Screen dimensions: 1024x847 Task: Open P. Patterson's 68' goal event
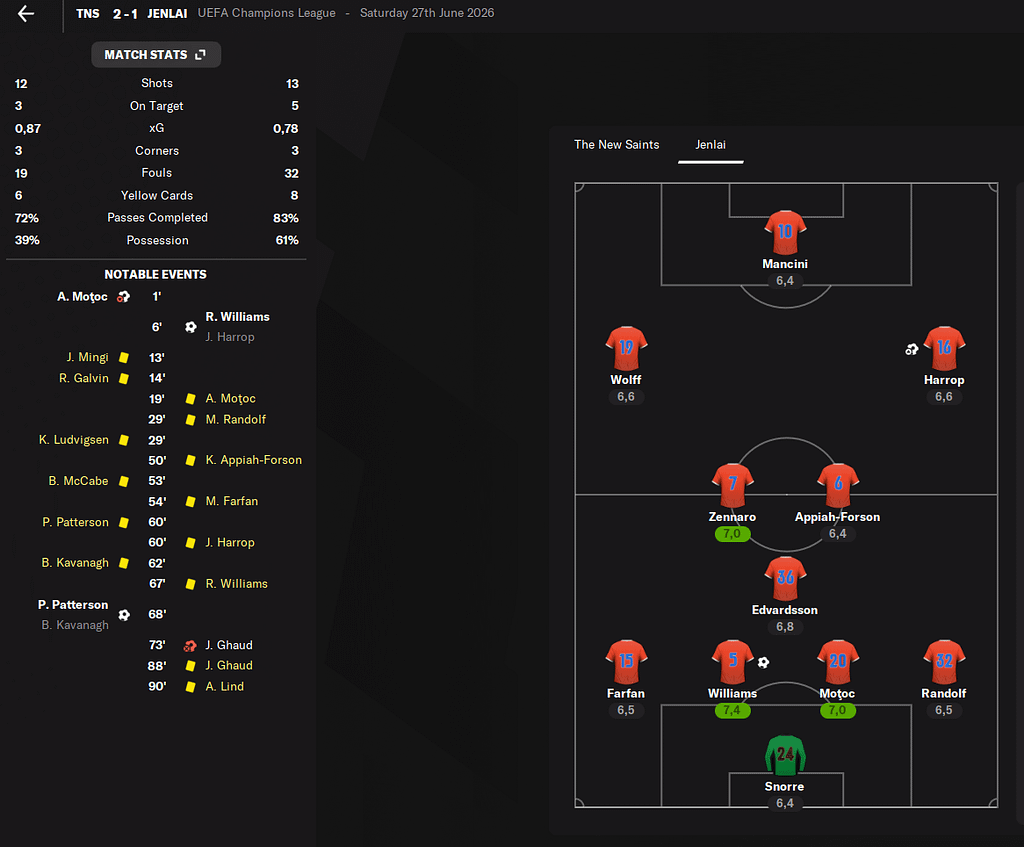74,605
